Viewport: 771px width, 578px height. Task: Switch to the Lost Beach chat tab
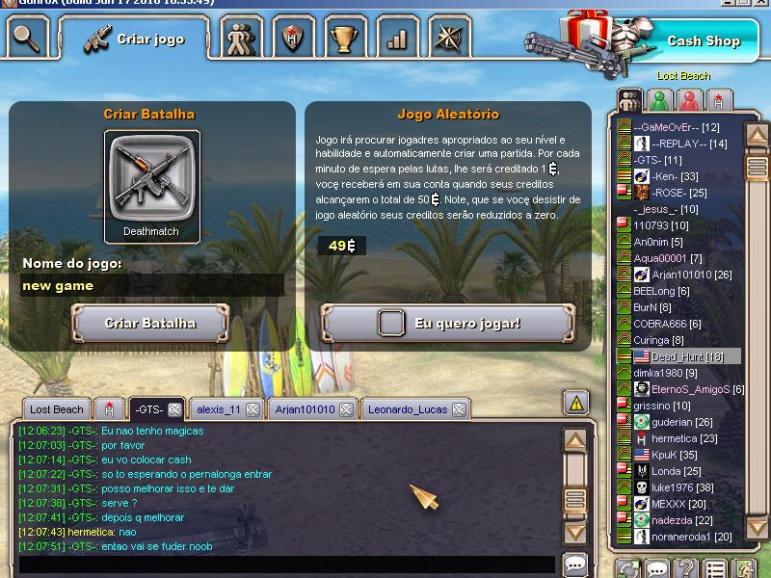coord(56,409)
